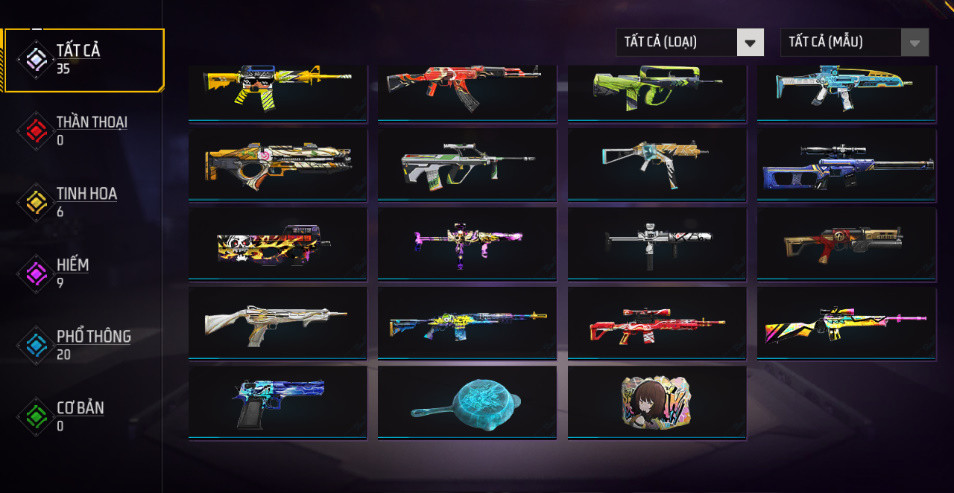
Task: Select the blue pistol skin
Action: (x=277, y=402)
